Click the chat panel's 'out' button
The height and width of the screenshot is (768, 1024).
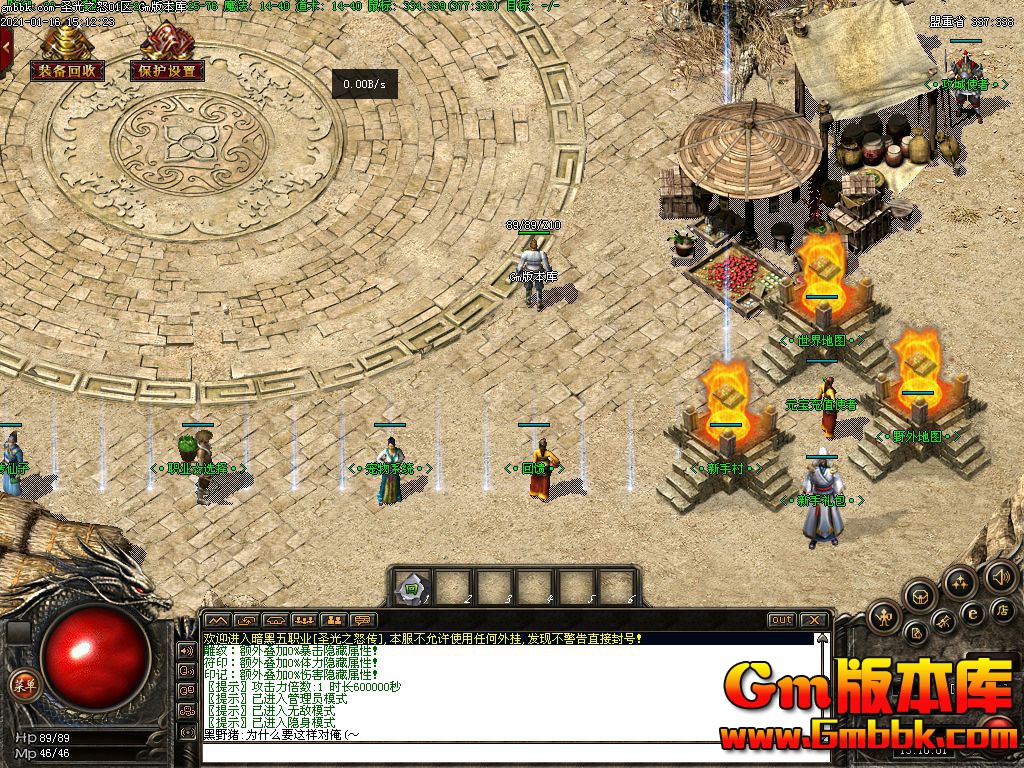[781, 620]
